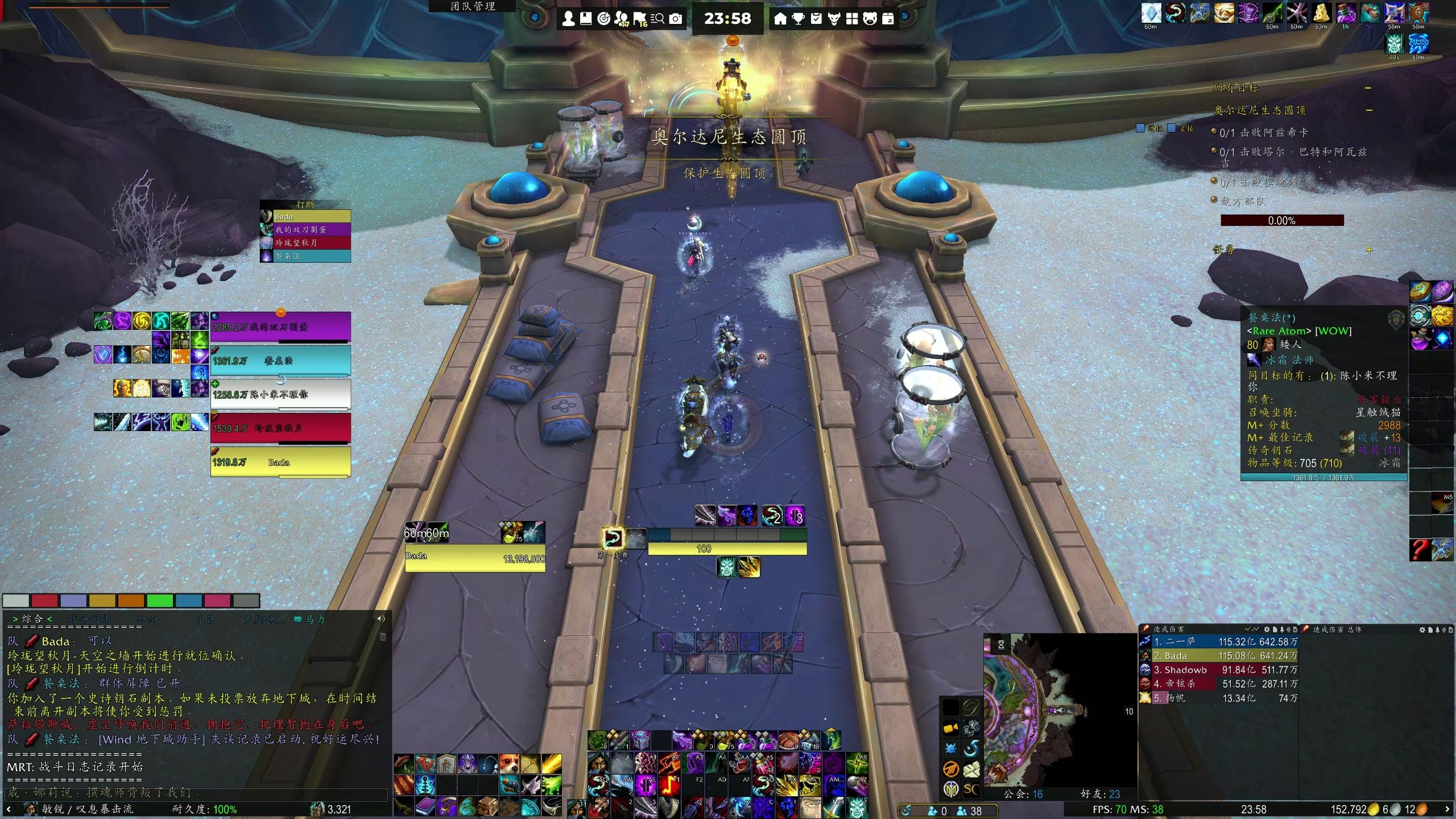1456x819 pixels.
Task: Open the trophy achievements icon in top bar
Action: [799, 19]
